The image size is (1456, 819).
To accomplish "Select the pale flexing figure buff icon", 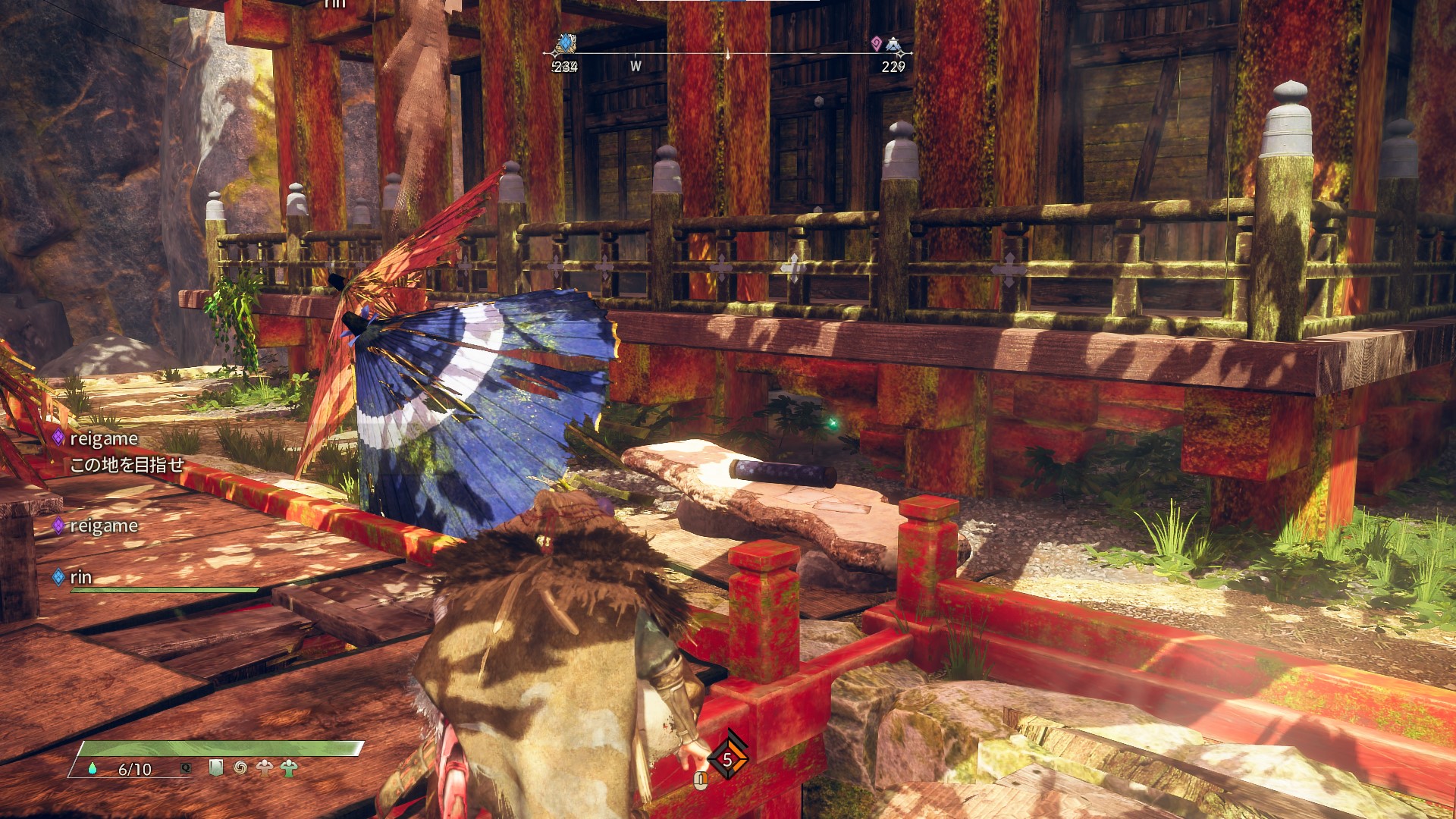I will (x=265, y=768).
